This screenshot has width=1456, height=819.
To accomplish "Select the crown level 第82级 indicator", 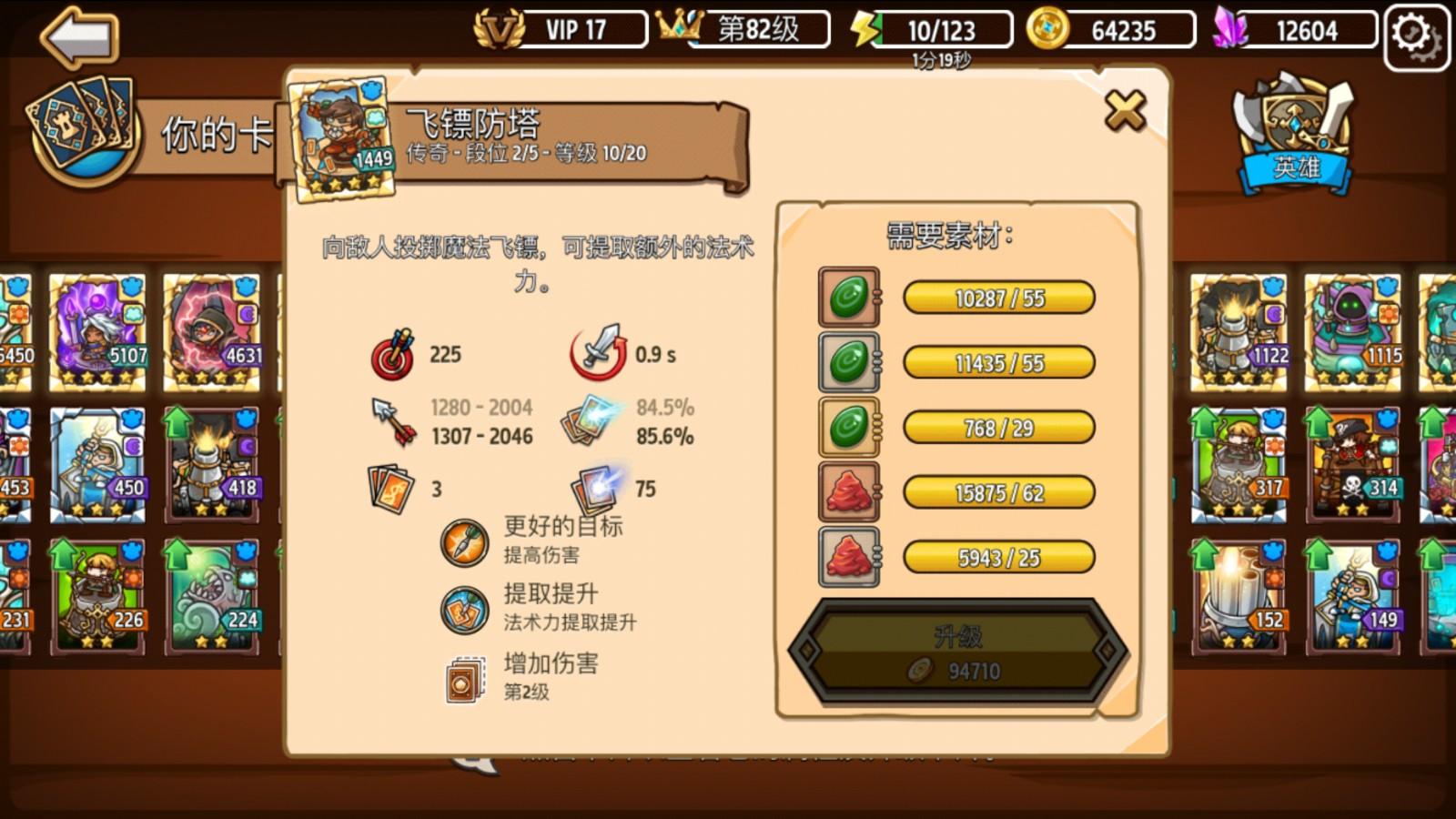I will [755, 29].
